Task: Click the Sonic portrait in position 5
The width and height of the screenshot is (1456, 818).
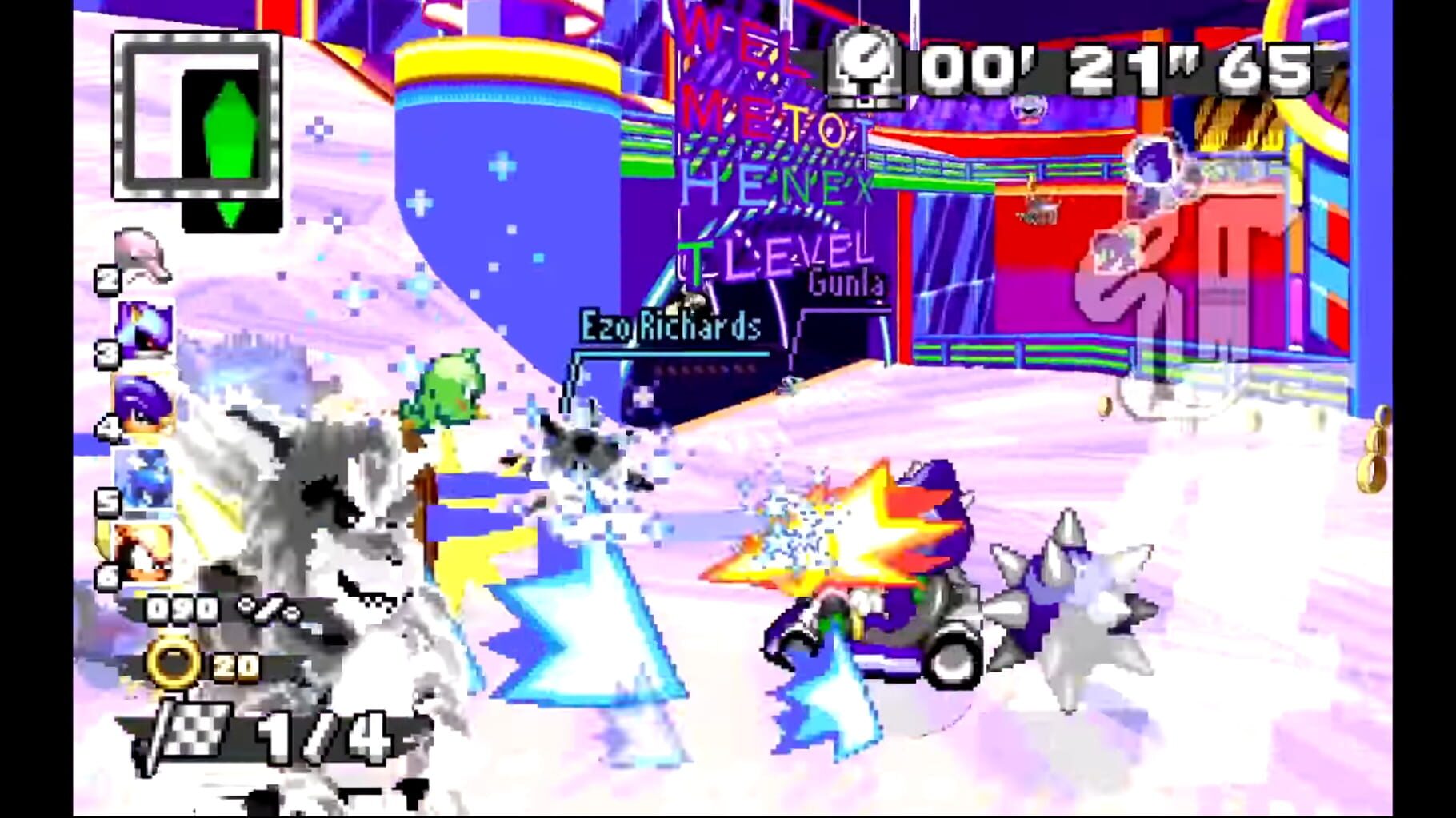Action: (x=142, y=480)
